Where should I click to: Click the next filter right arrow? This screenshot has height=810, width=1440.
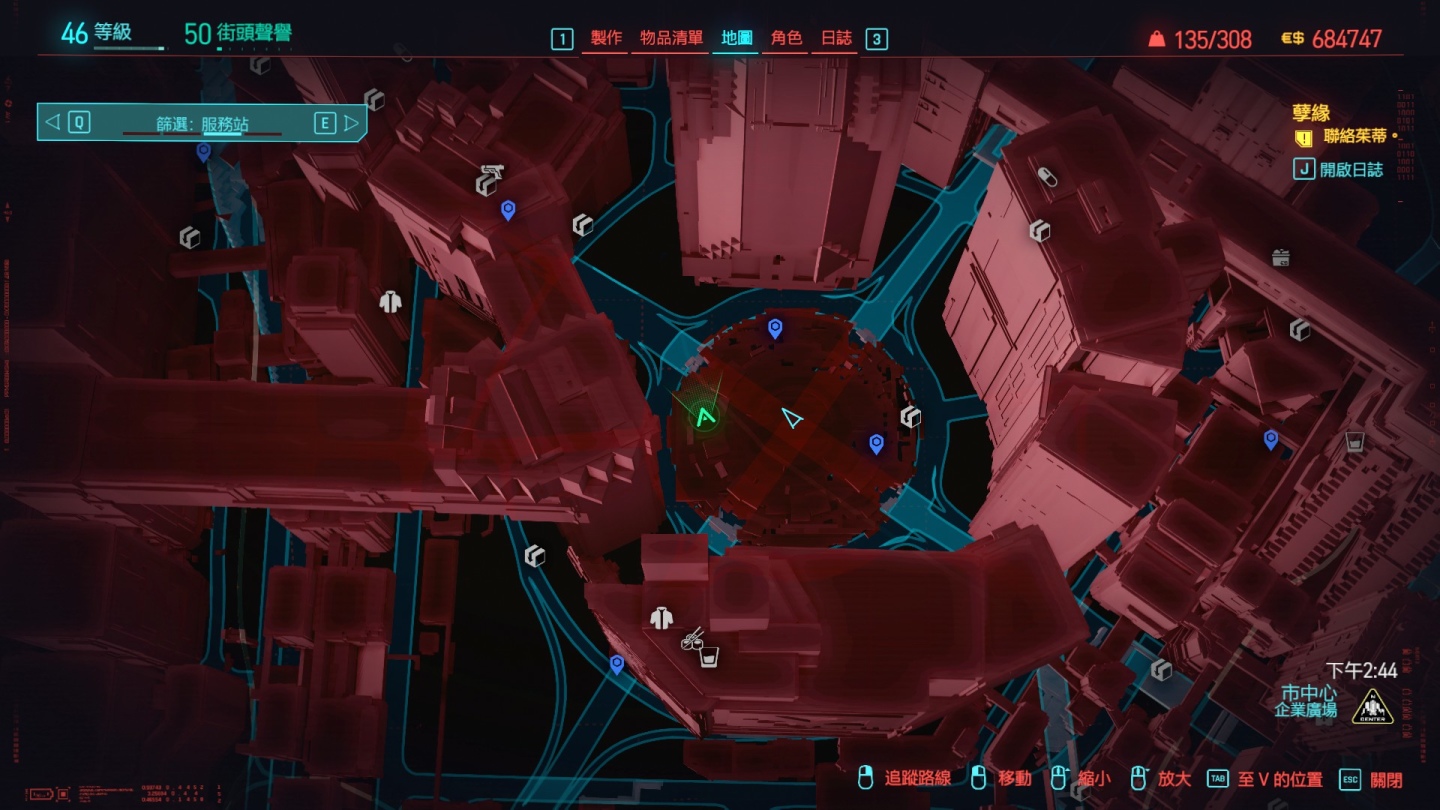click(350, 123)
